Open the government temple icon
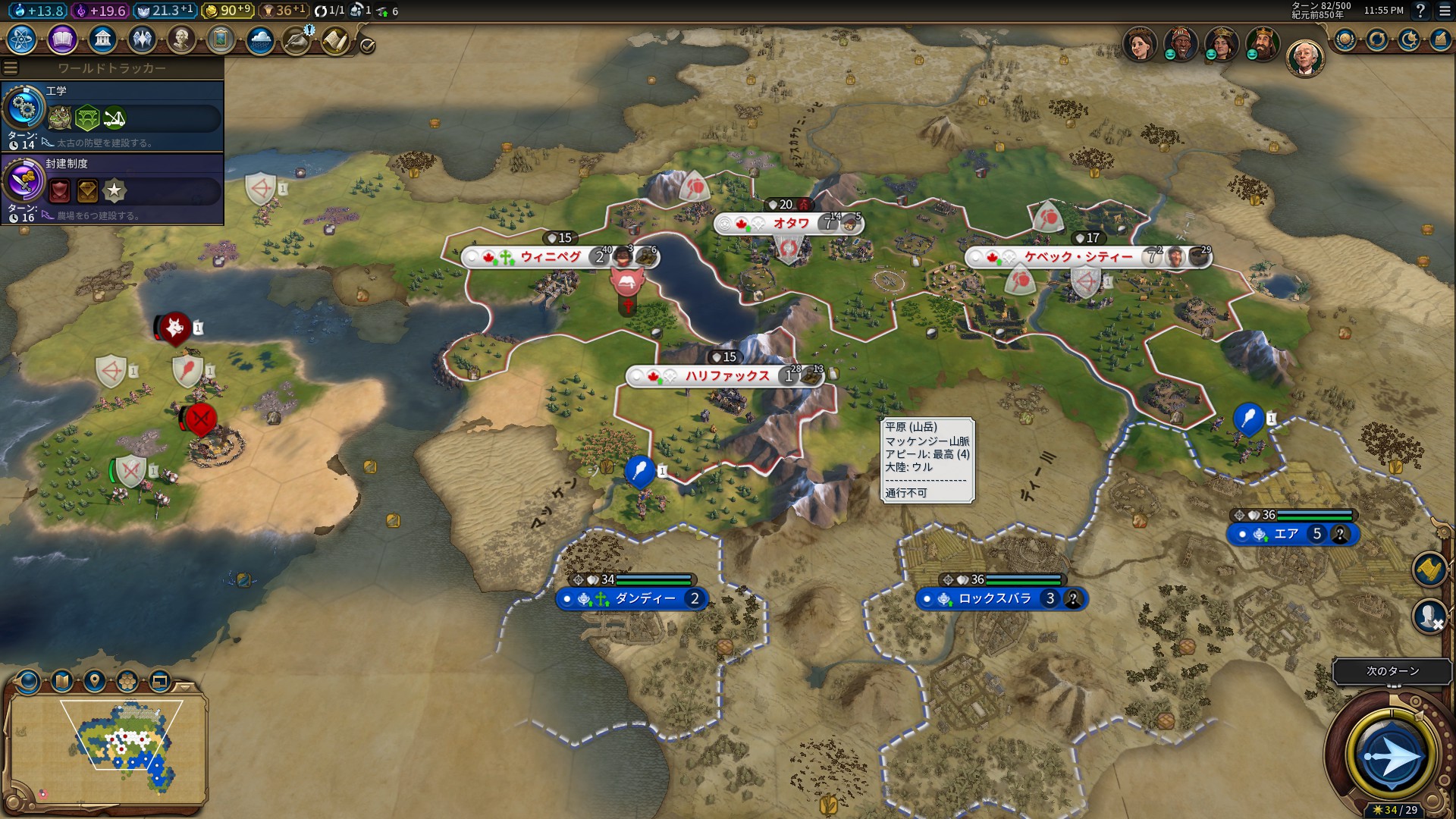The image size is (1456, 819). 102,39
